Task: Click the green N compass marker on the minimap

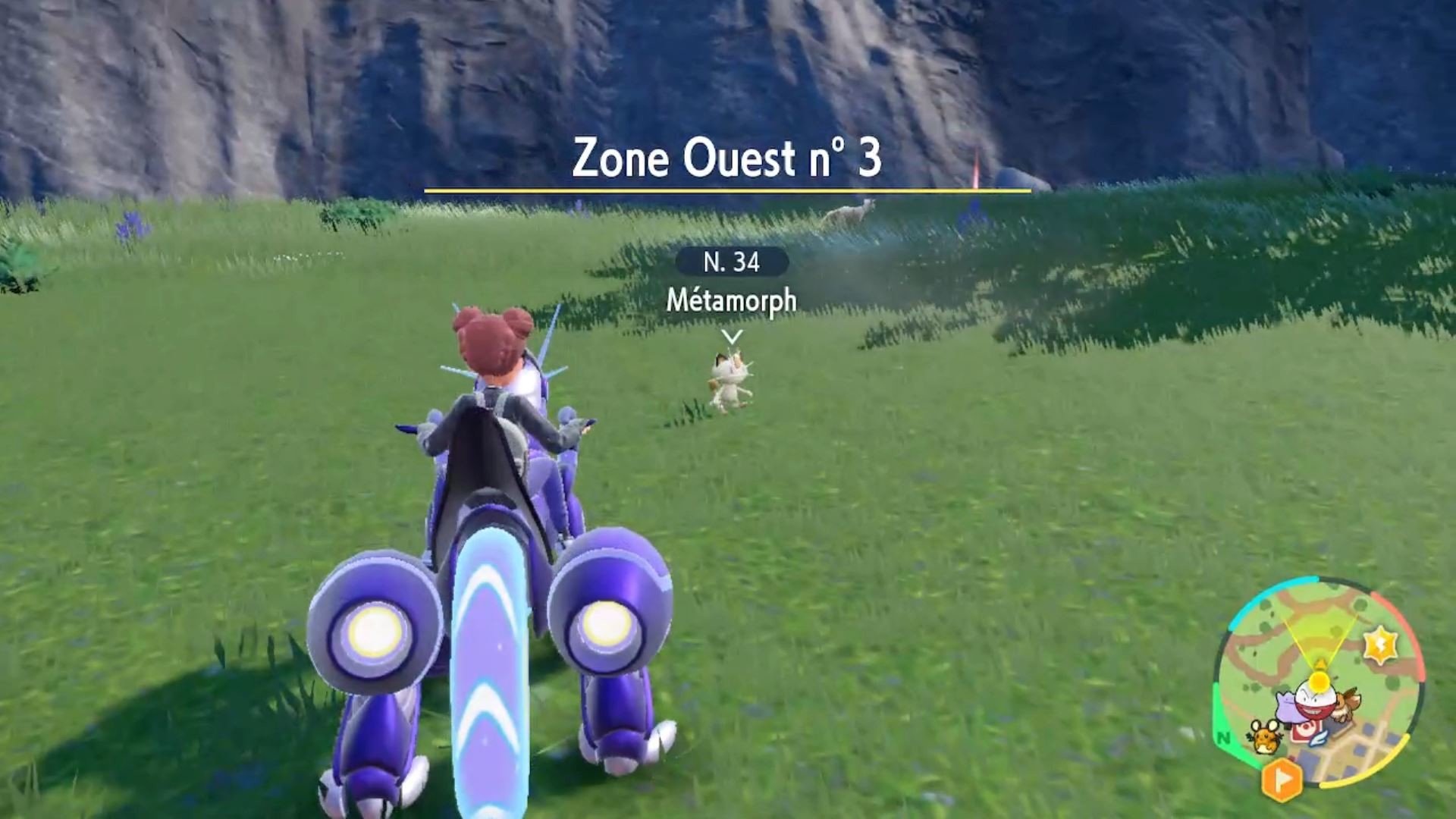Action: click(x=1224, y=737)
